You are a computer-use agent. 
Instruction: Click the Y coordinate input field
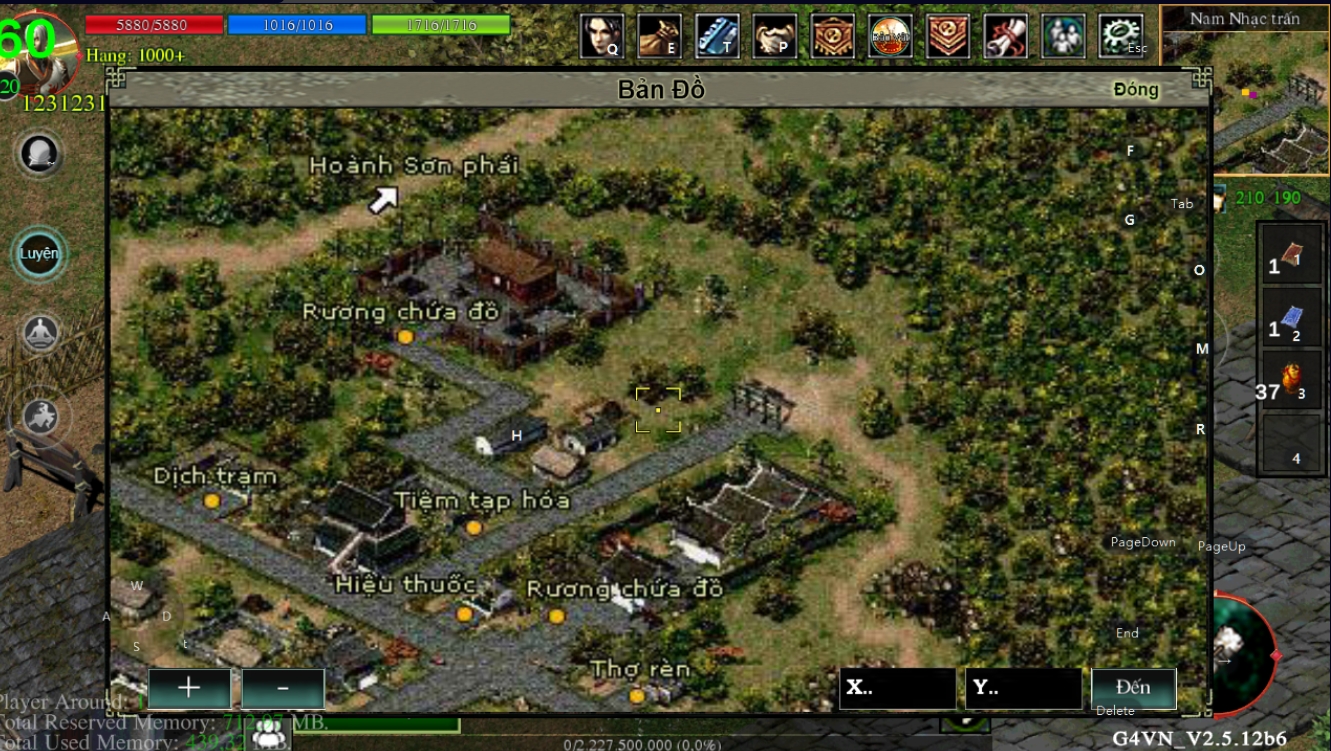click(x=1023, y=688)
